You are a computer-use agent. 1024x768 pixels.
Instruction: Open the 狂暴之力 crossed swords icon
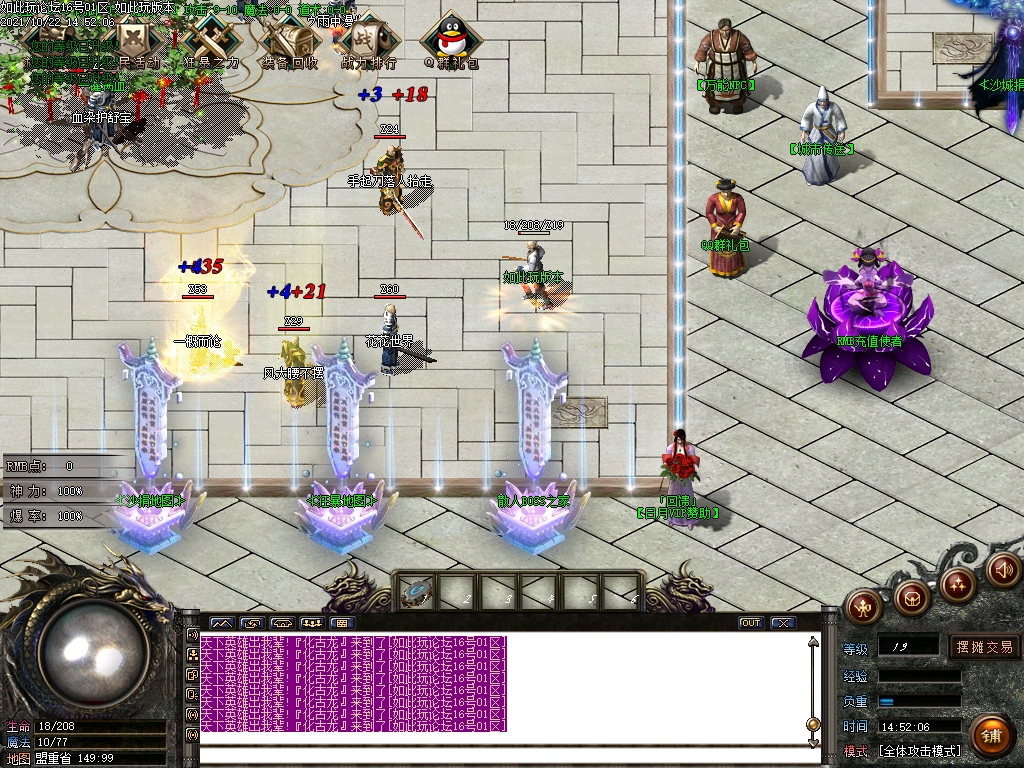(x=211, y=42)
